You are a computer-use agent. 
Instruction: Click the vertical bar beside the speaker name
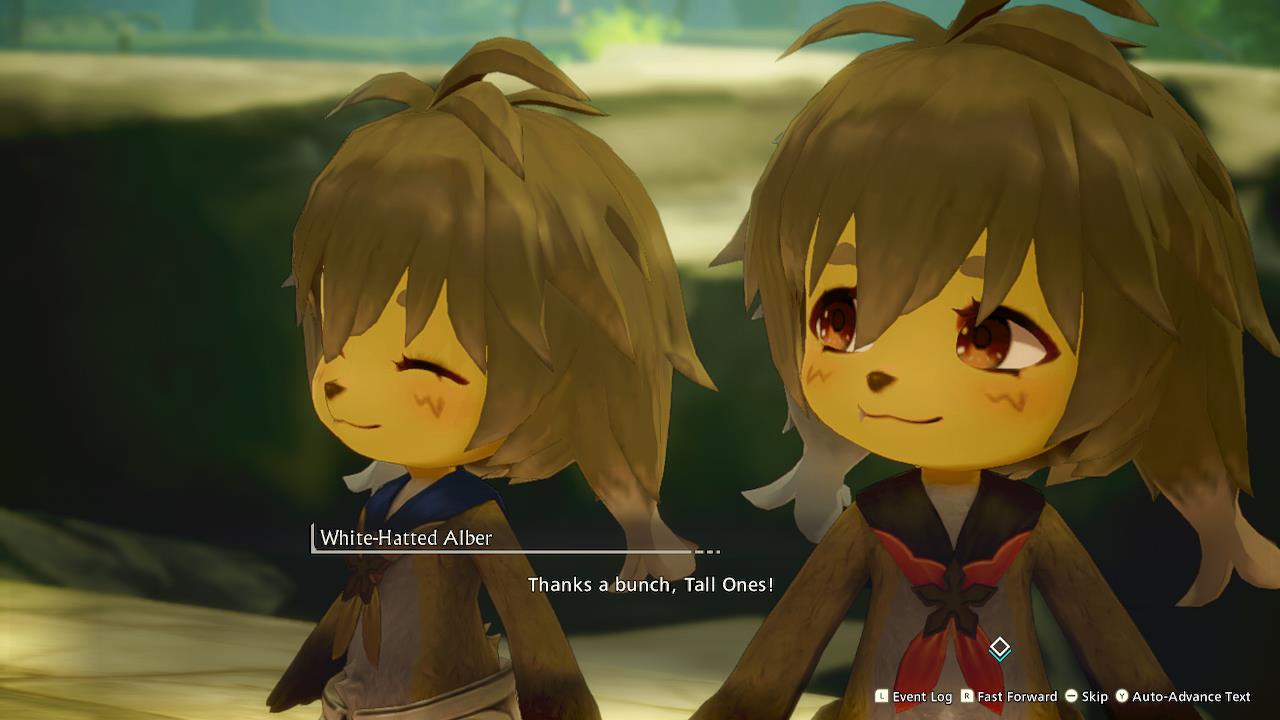pyautogui.click(x=313, y=538)
